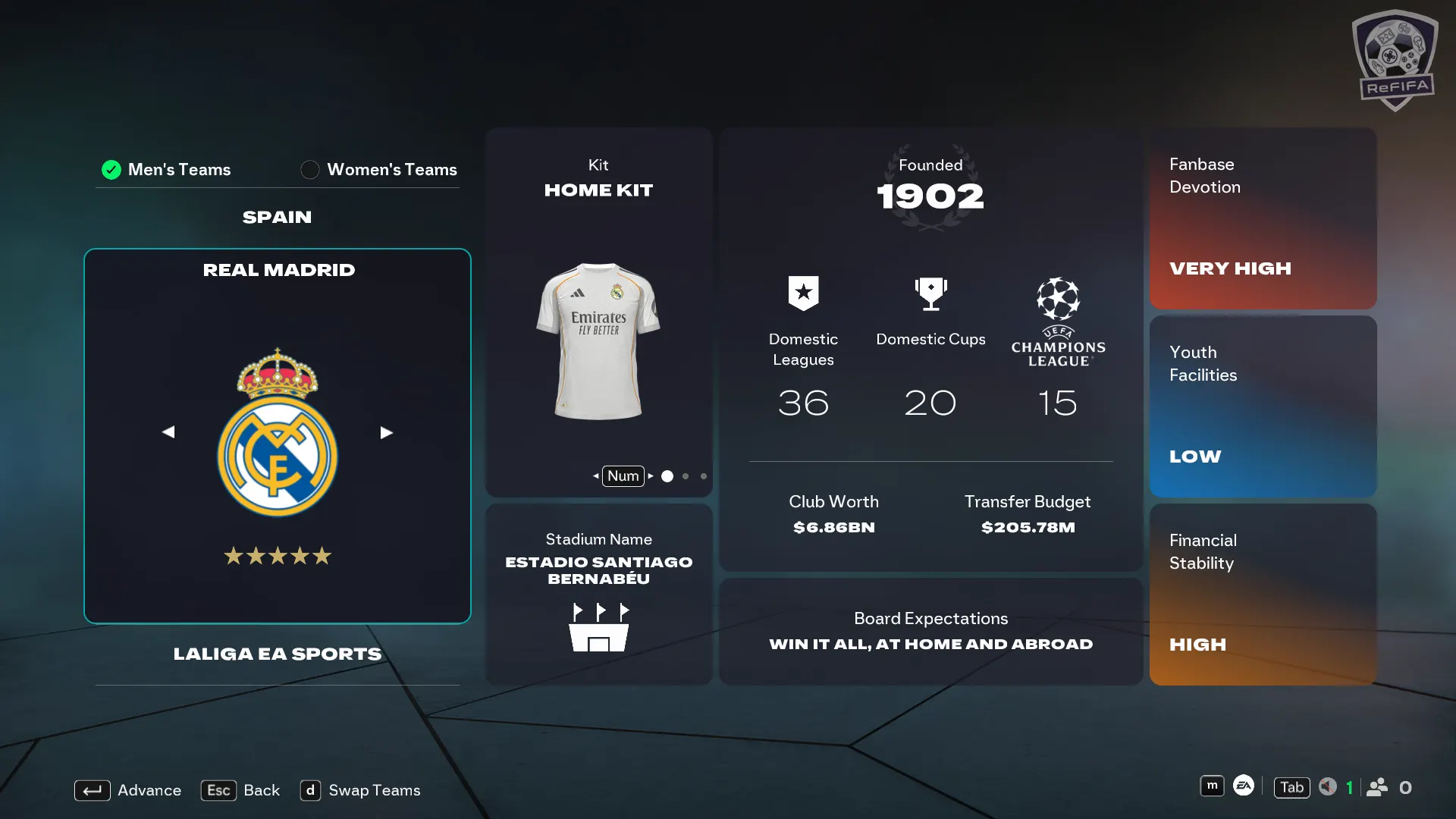Viewport: 1456px width, 819px height.
Task: Switch to Women's Teams
Action: click(x=379, y=169)
